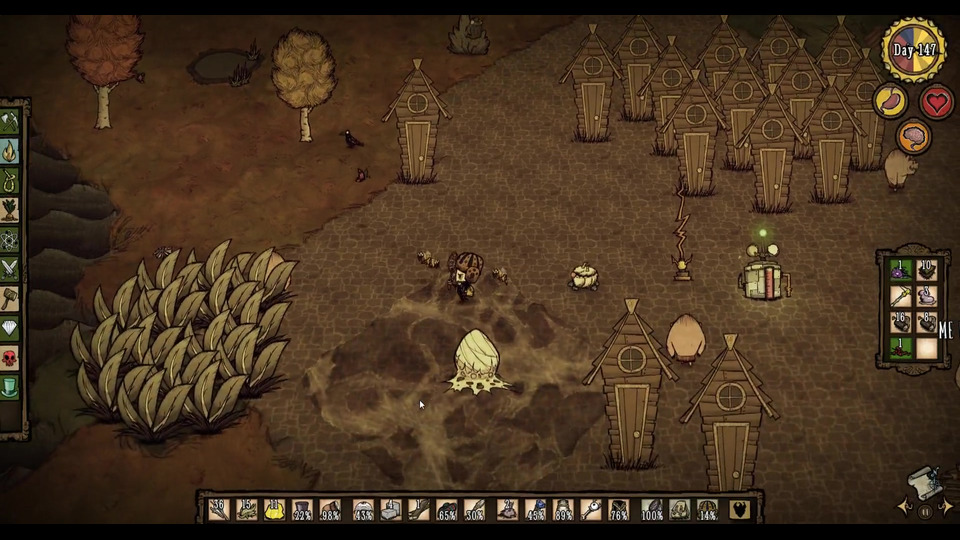Image resolution: width=960 pixels, height=540 pixels.
Task: Open the Survival rope-trap tab
Action: point(10,181)
